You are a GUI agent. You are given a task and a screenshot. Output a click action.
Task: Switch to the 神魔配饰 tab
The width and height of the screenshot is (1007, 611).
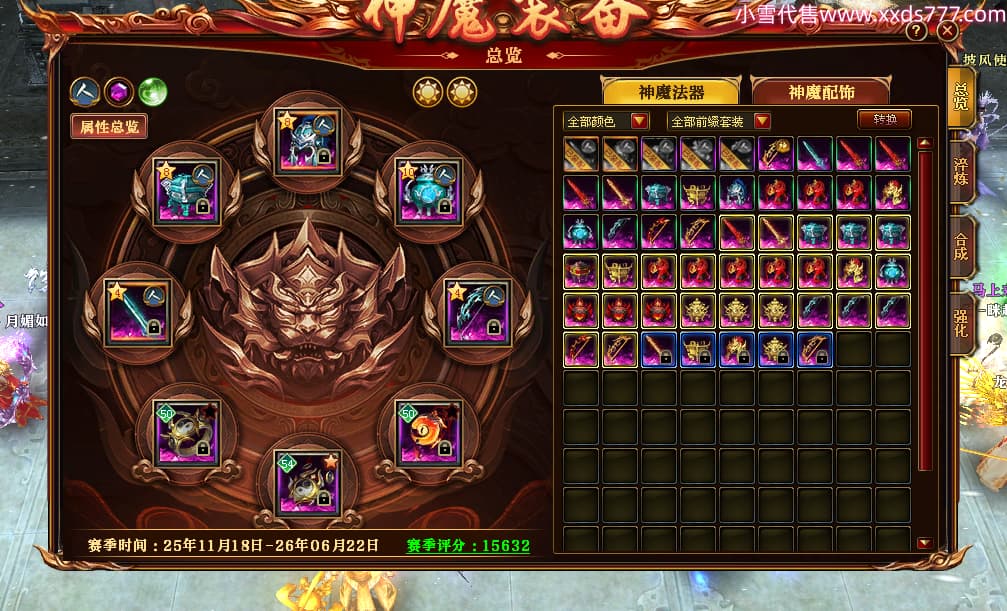point(821,92)
